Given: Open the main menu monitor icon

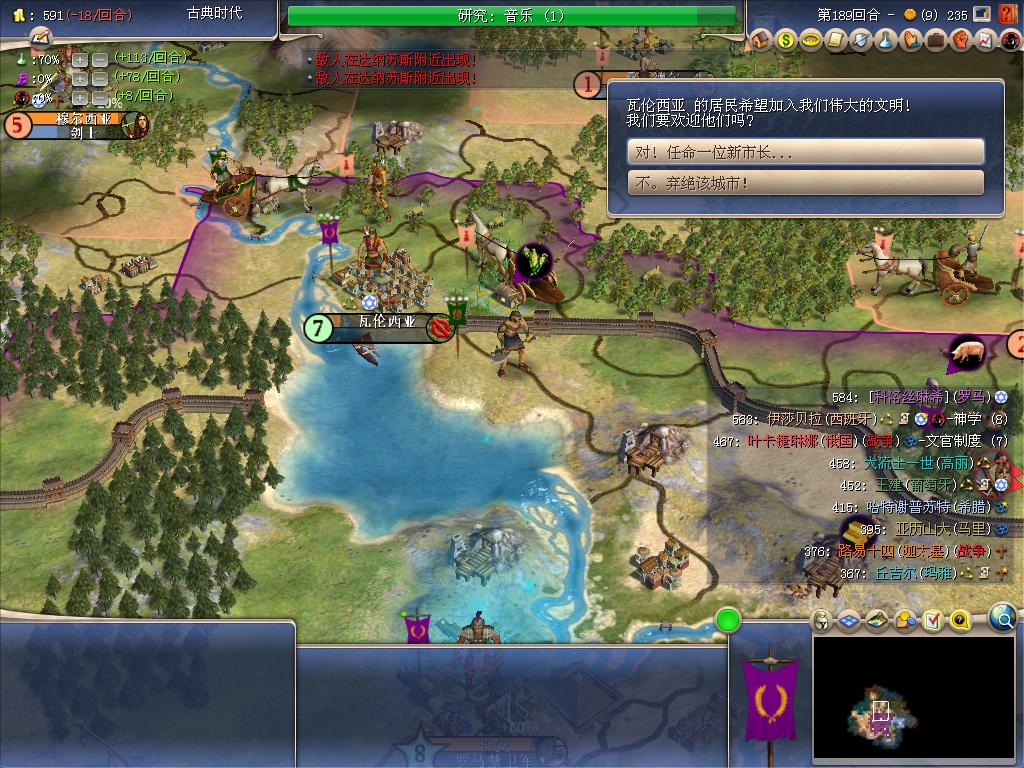Looking at the screenshot, I should tap(983, 14).
